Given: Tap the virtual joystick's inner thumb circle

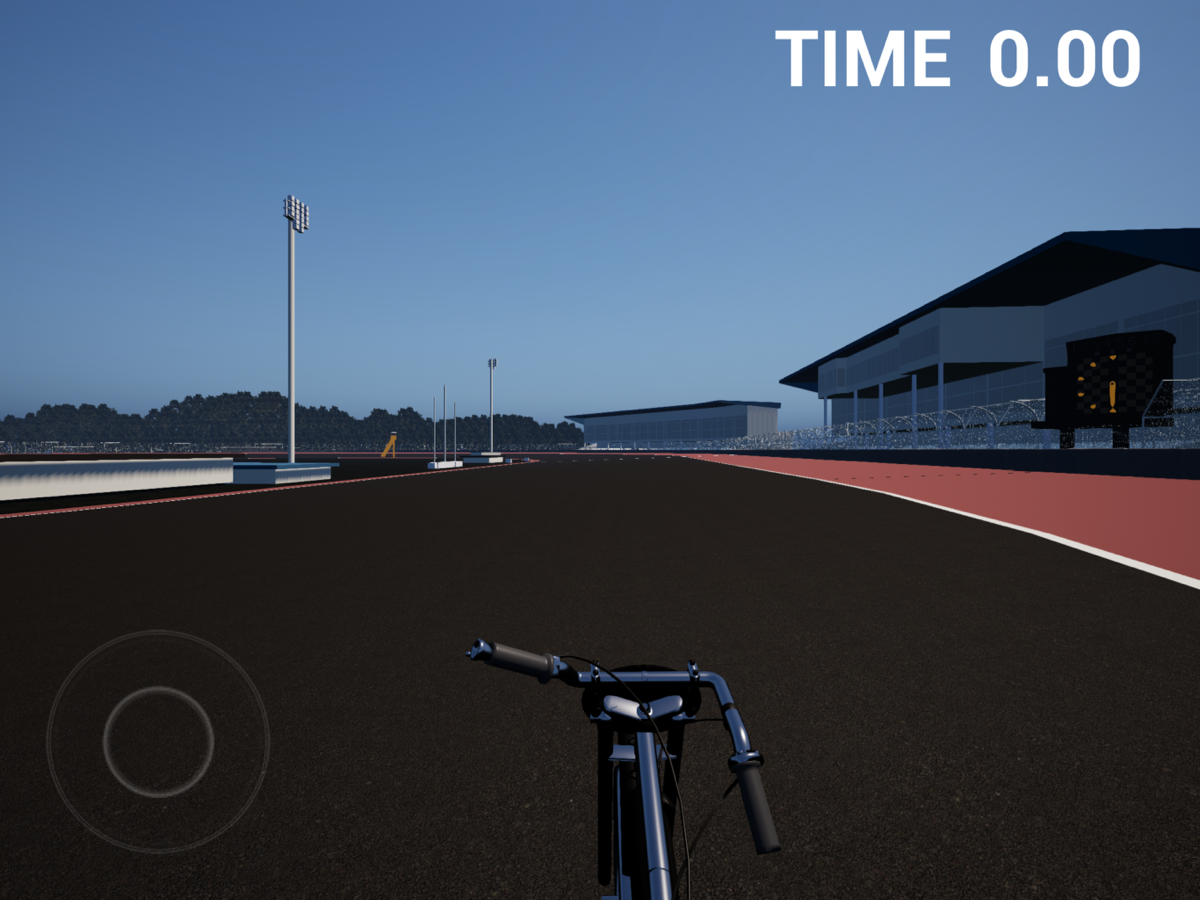Looking at the screenshot, I should tap(158, 741).
